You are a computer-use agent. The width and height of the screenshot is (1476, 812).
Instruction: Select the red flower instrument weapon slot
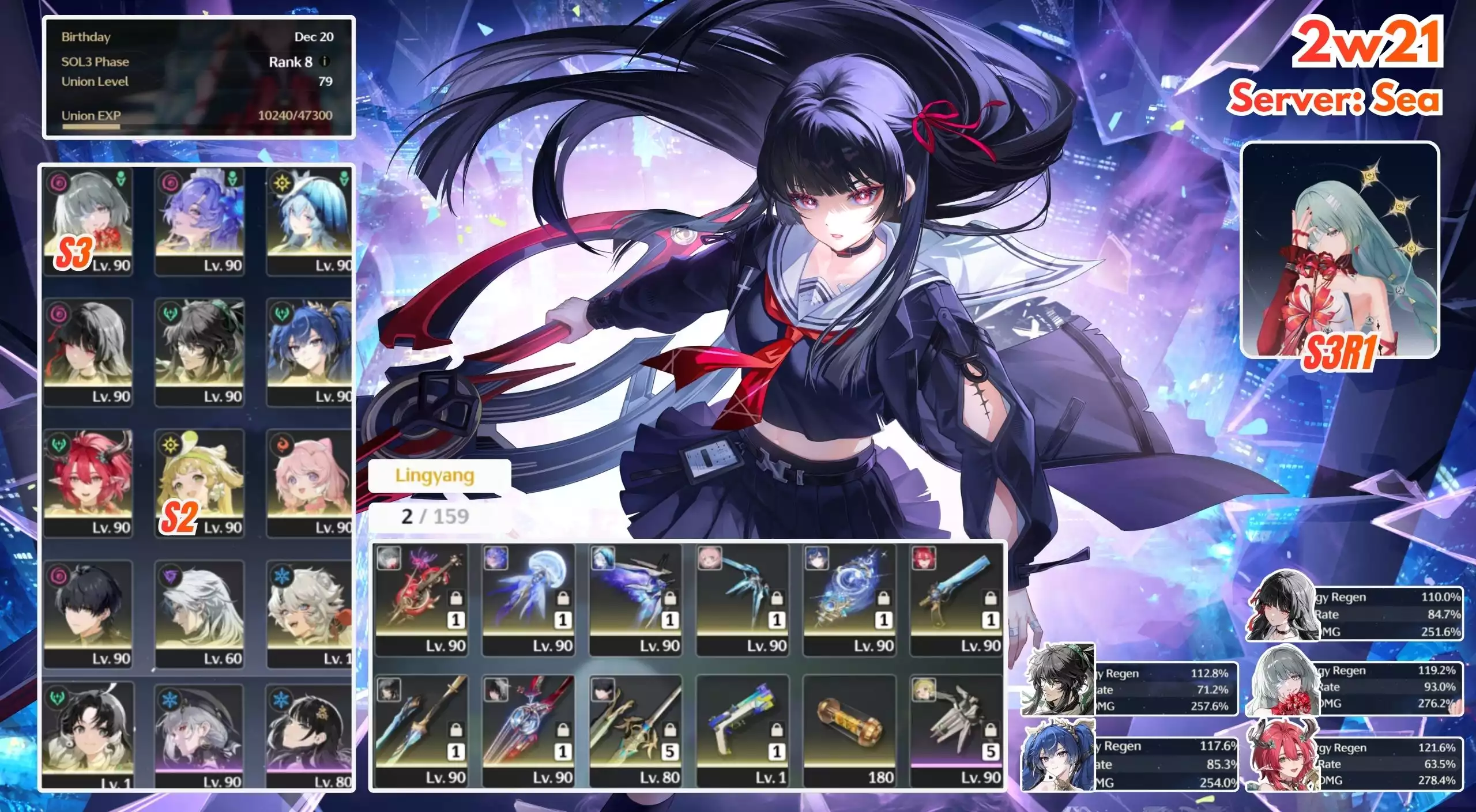(421, 599)
